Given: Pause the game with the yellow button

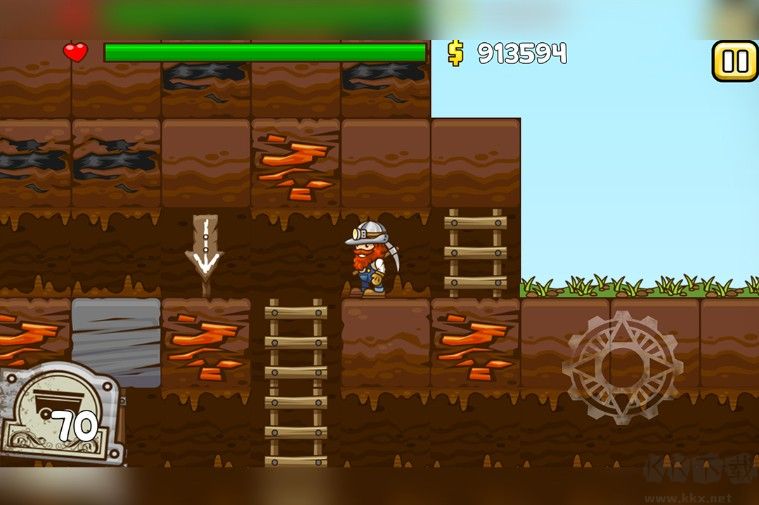Looking at the screenshot, I should point(734,62).
